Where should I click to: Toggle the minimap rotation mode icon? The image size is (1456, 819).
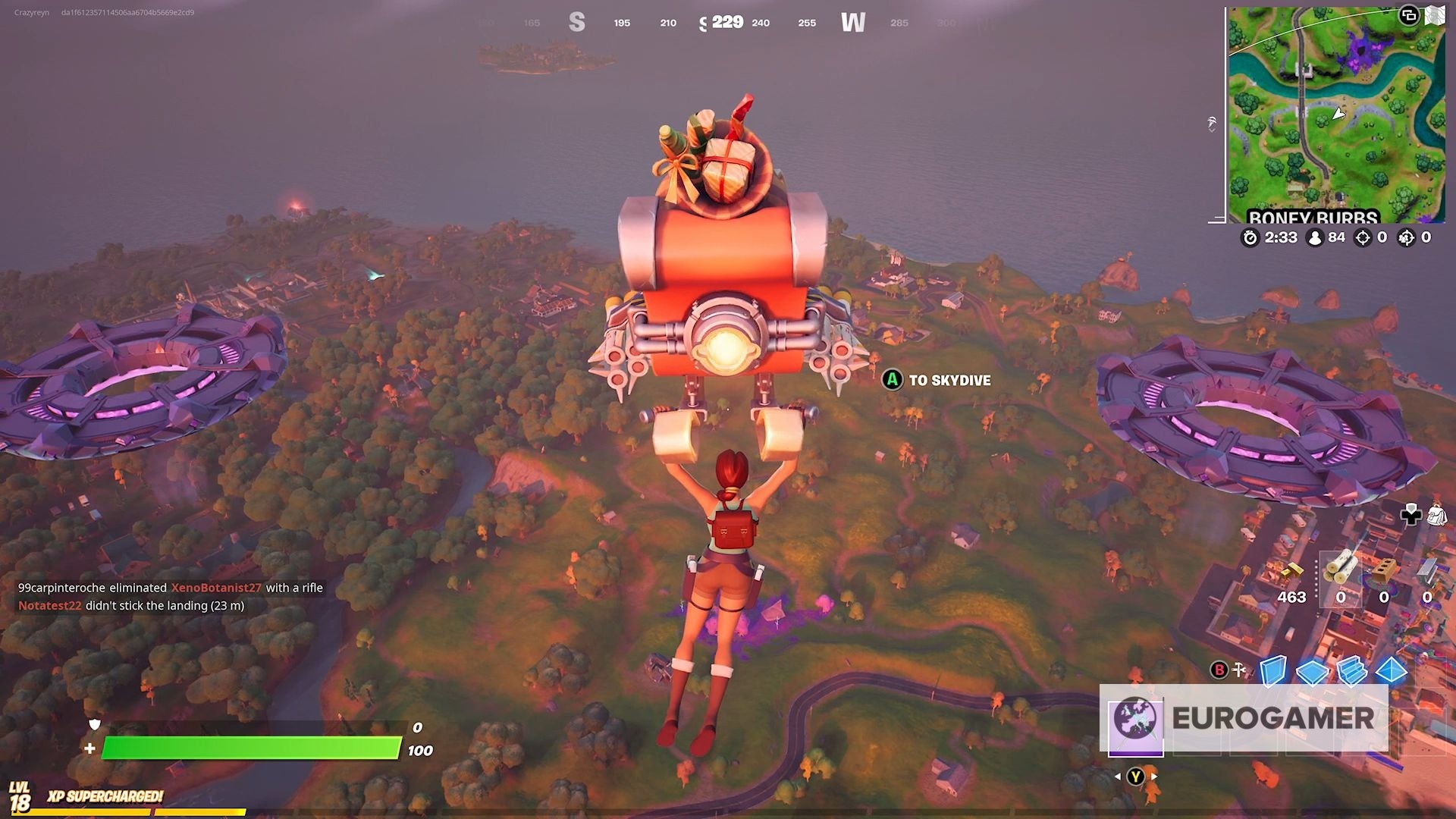point(1409,14)
